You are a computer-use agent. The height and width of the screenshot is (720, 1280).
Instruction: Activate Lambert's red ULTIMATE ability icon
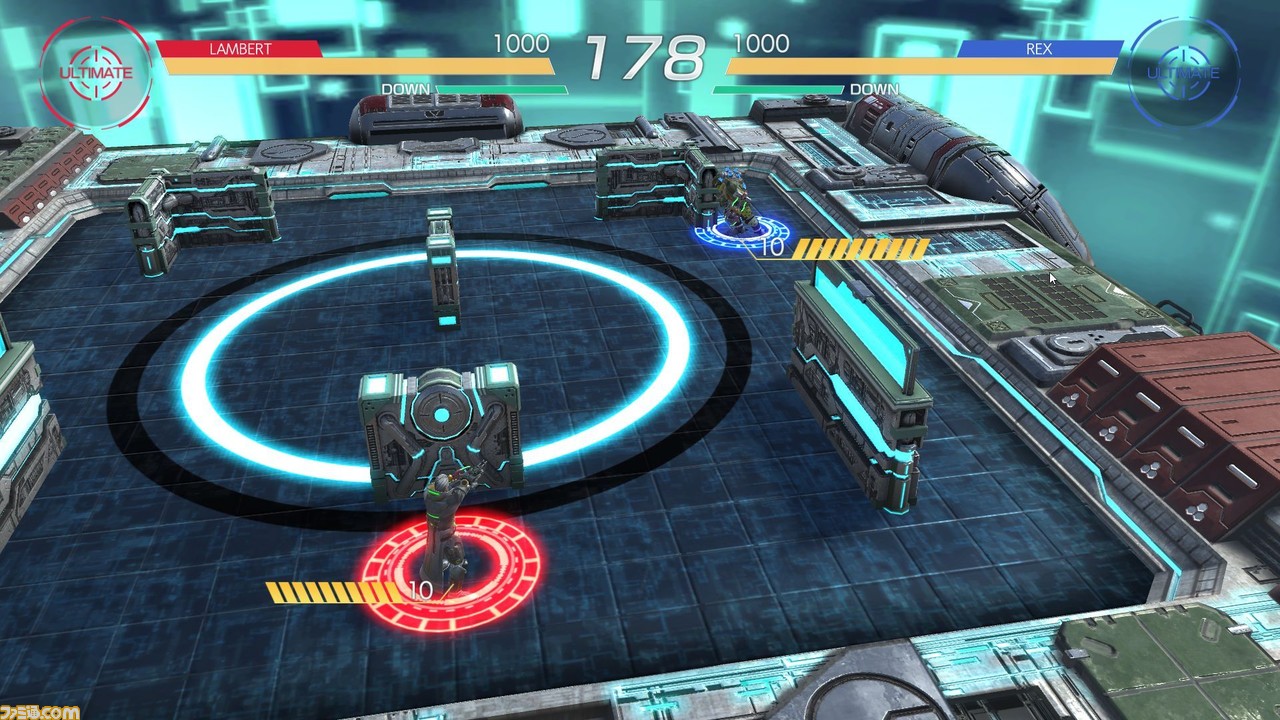(95, 73)
